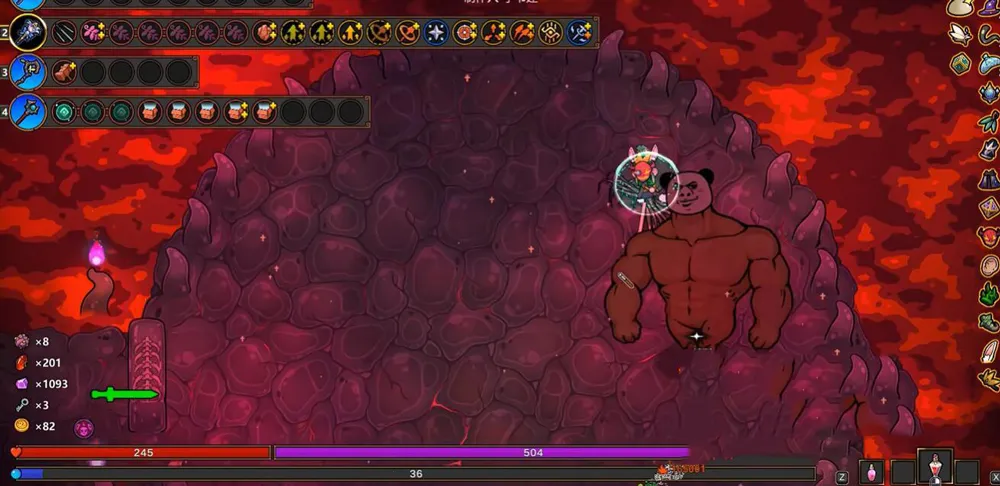Switch to the wand in row 4
Viewport: 1000px width, 486px height.
tap(28, 110)
